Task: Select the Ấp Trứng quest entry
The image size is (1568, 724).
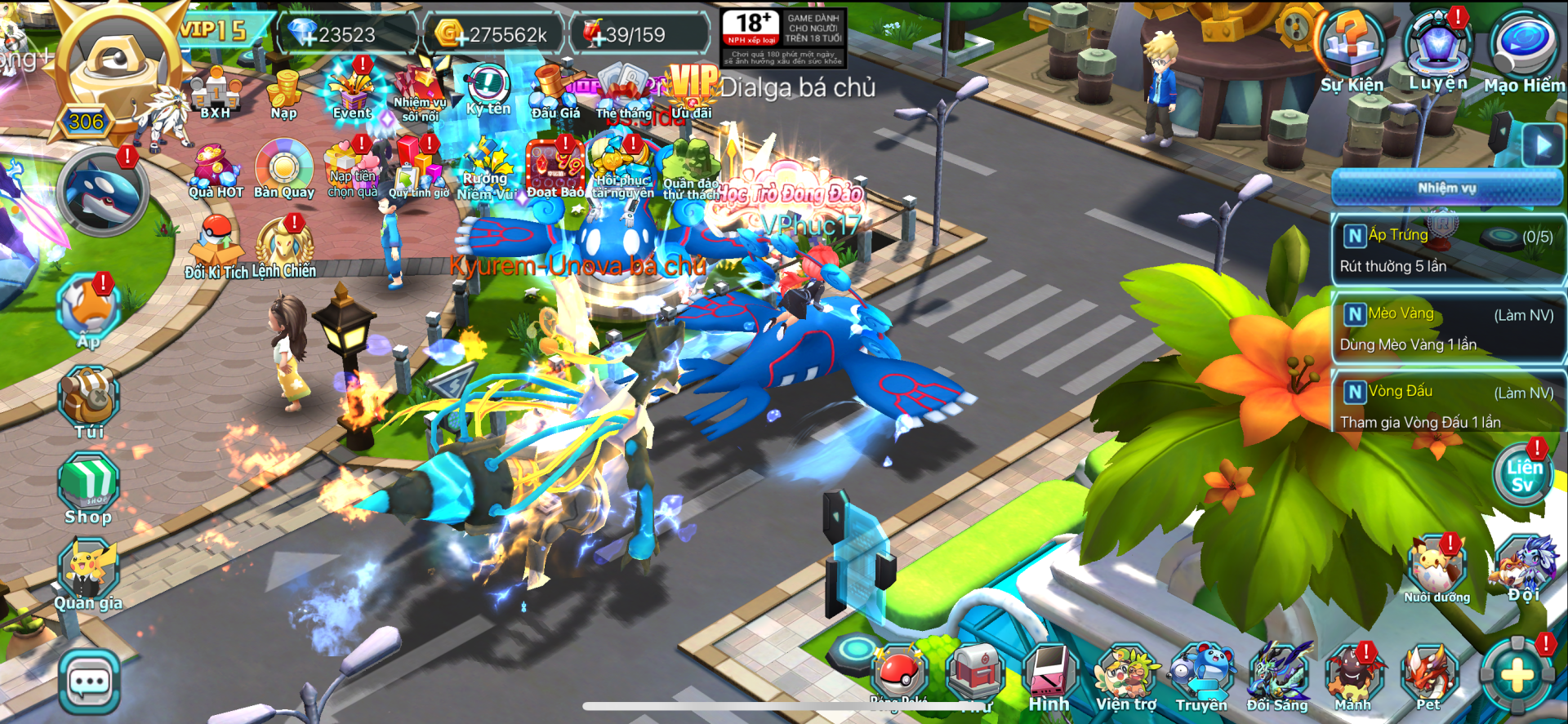Action: 1447,251
